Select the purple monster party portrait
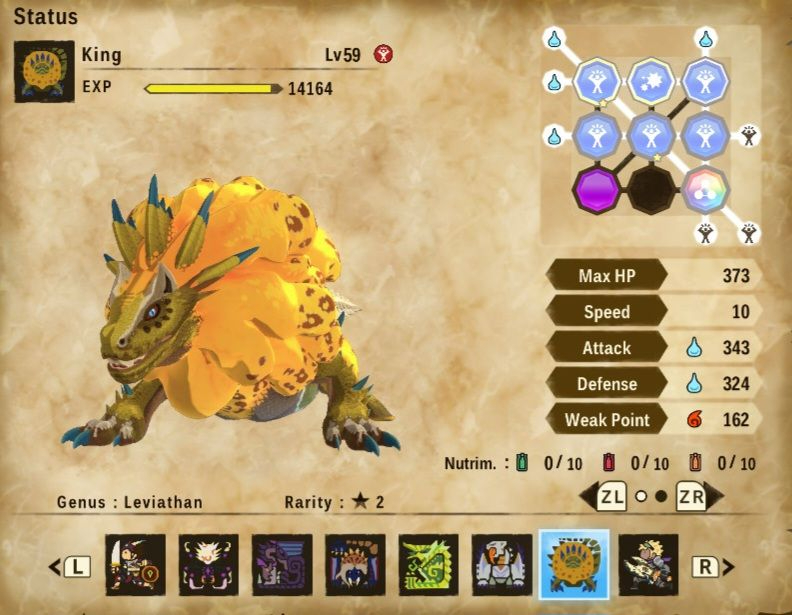 click(x=282, y=564)
